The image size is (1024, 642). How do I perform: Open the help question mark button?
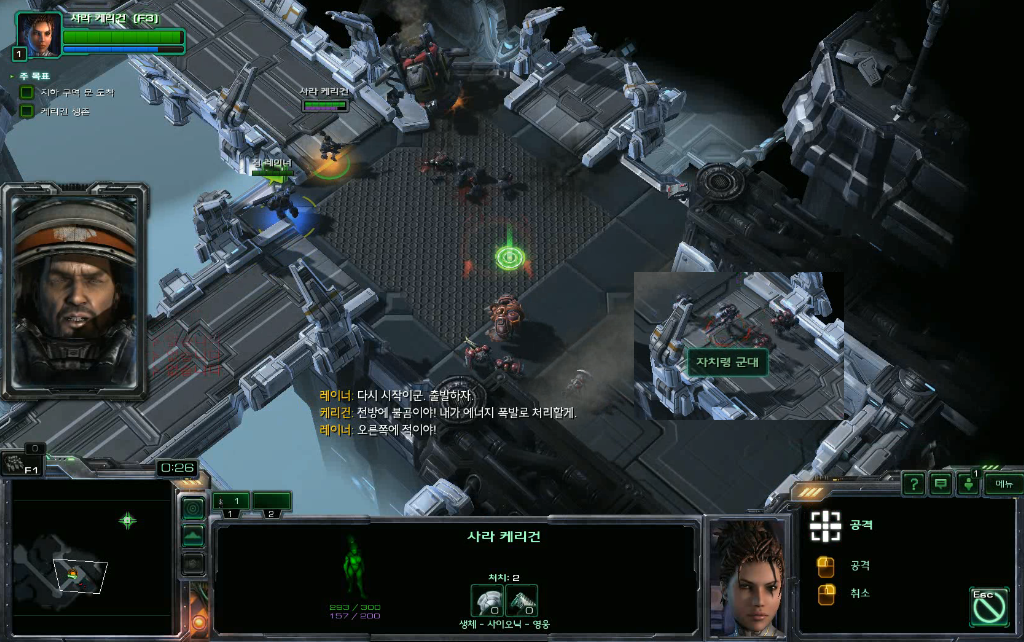[x=913, y=484]
